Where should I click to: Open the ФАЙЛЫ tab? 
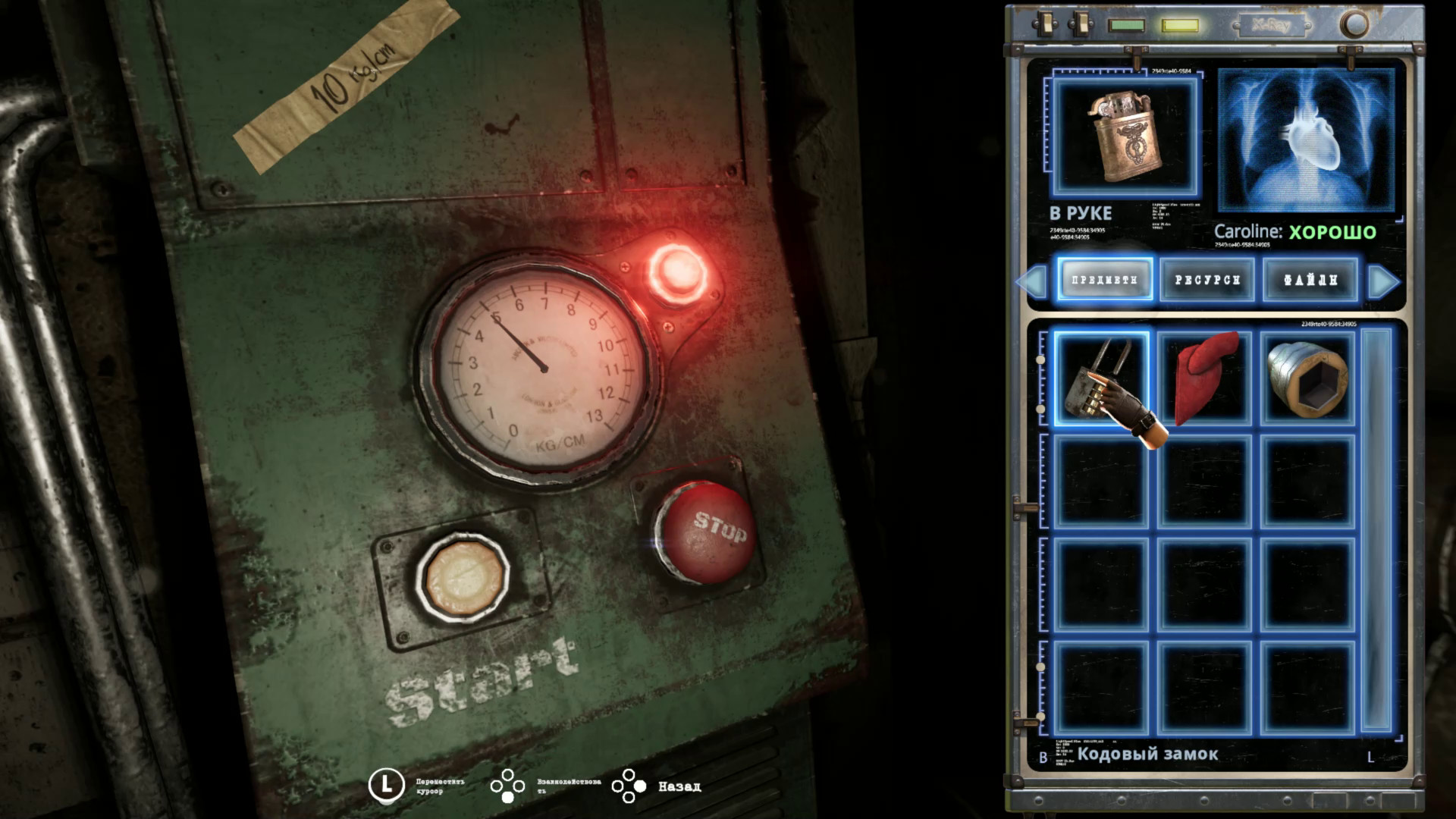pyautogui.click(x=1310, y=280)
